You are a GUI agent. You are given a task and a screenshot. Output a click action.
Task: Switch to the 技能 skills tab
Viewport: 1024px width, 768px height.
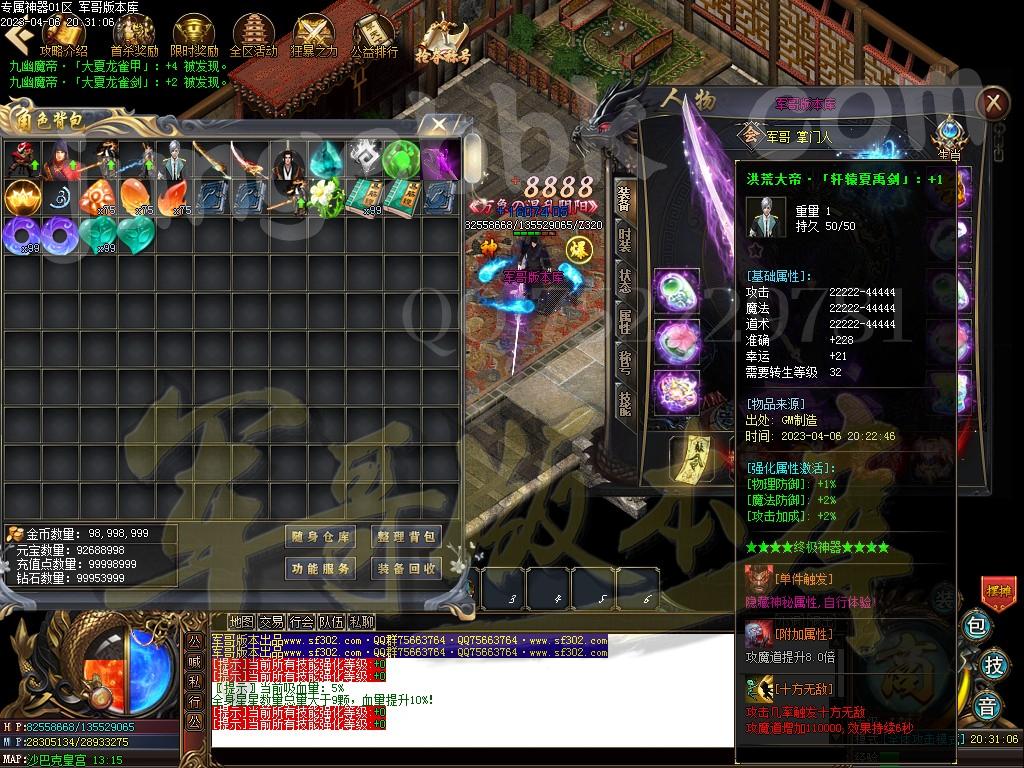tap(625, 402)
